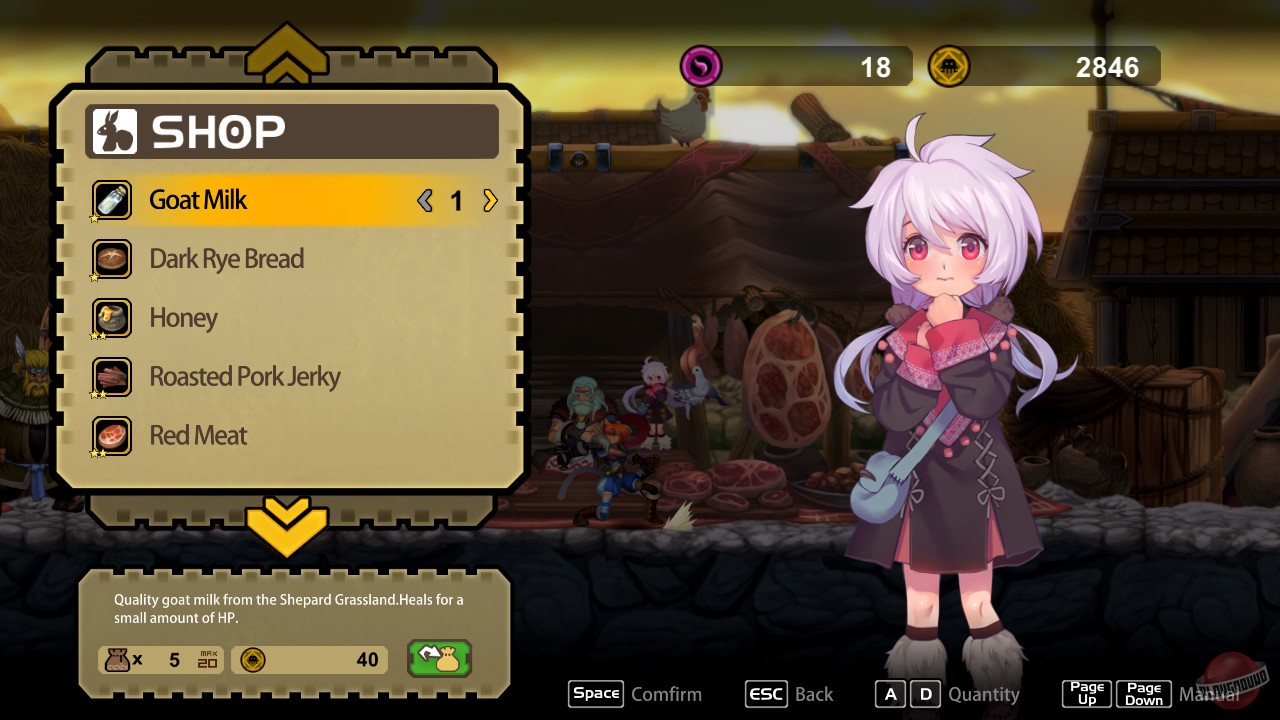Increase quantity with the right arrow
Viewport: 1280px width, 720px height.
pos(490,200)
